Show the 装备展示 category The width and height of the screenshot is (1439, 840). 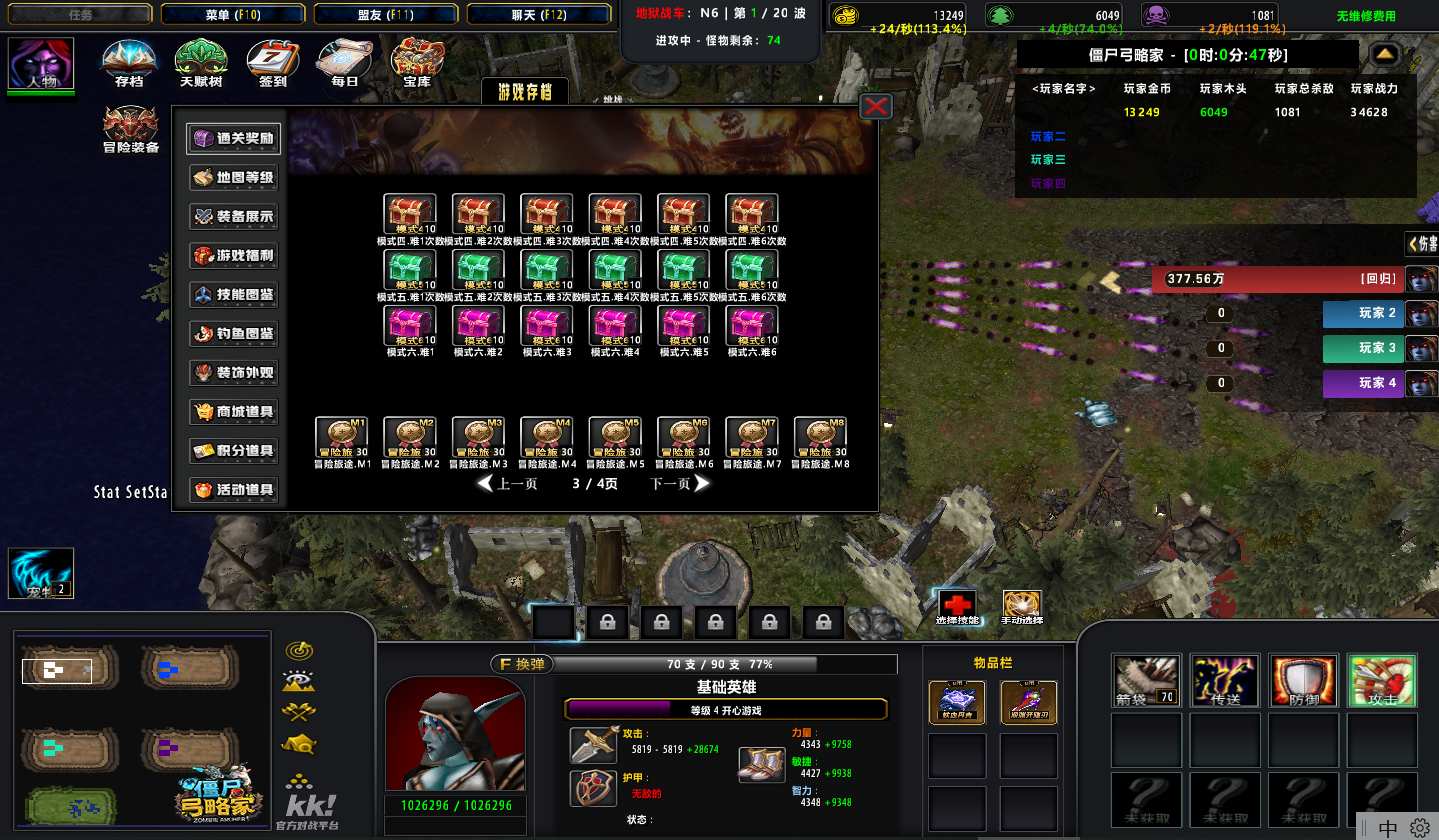click(233, 217)
